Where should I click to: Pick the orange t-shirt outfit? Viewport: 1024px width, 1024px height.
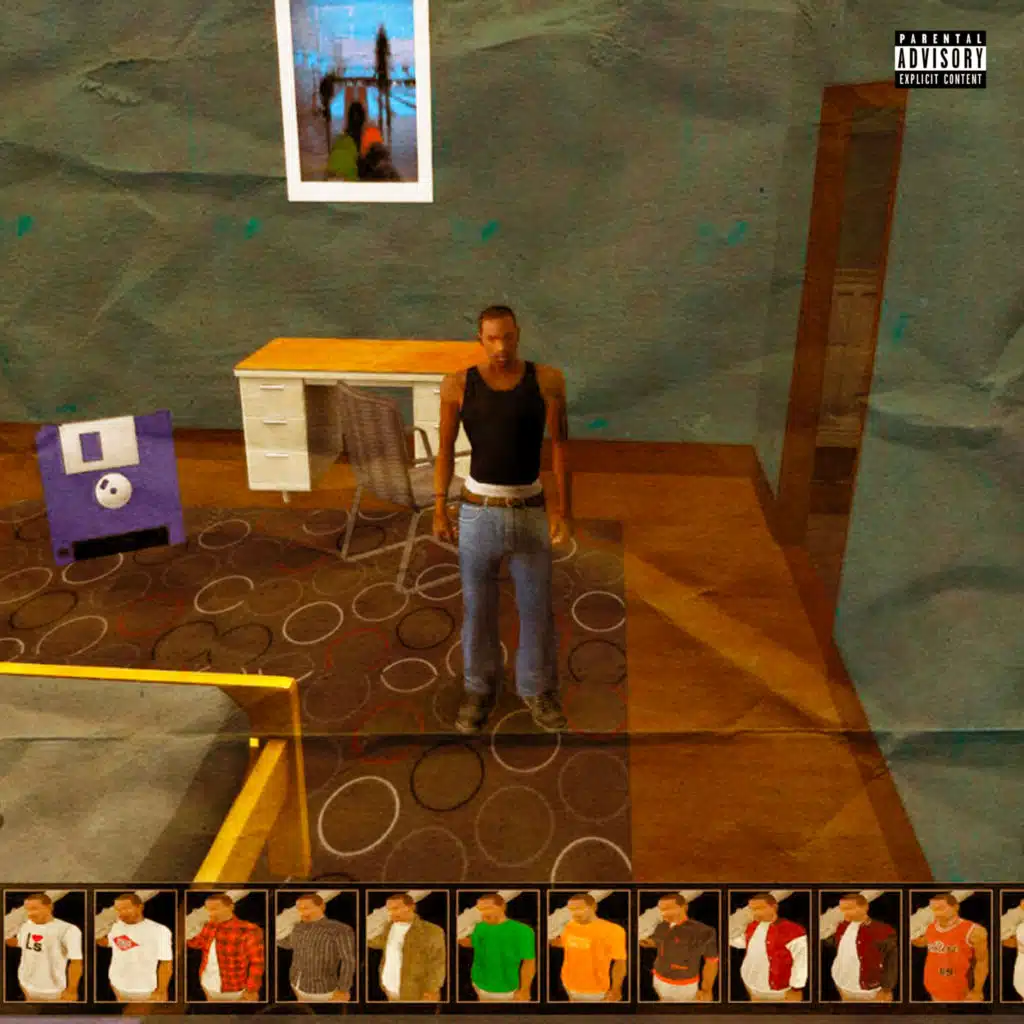tap(588, 945)
